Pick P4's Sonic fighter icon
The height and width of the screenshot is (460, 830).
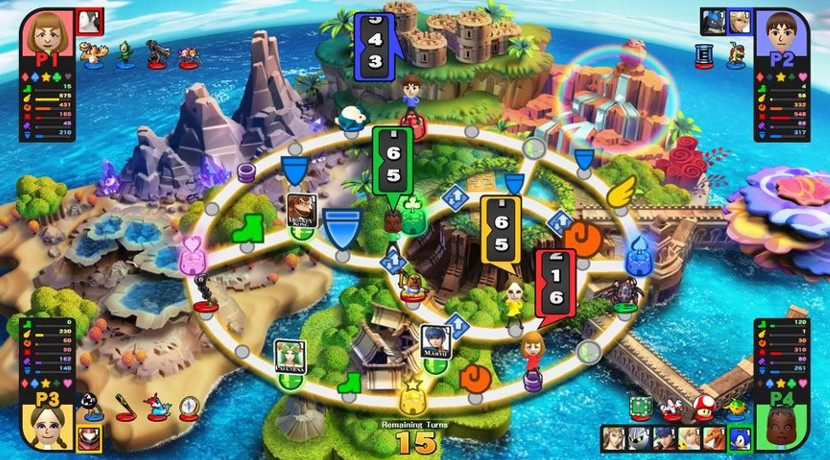click(x=741, y=438)
